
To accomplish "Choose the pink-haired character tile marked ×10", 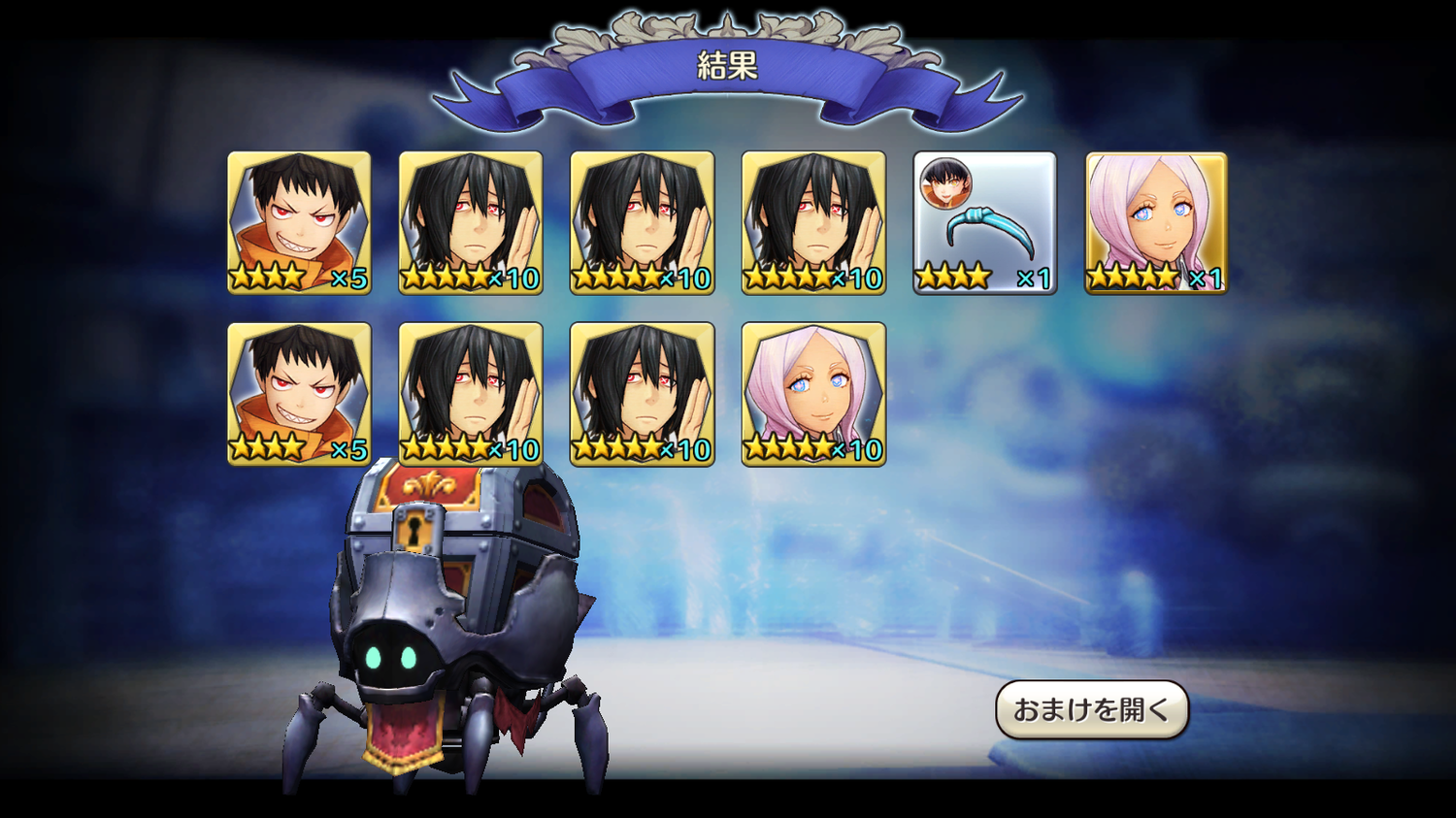I will (813, 394).
